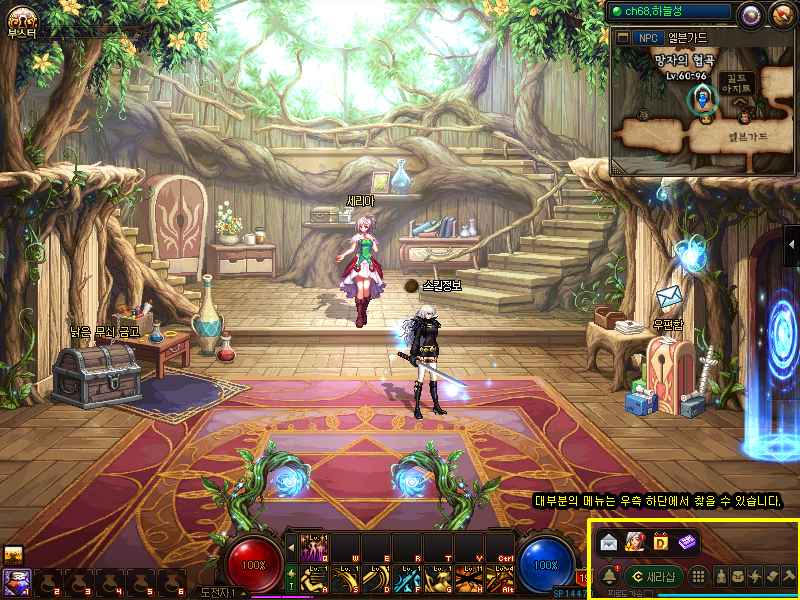Activate the skill in the Q slot
The width and height of the screenshot is (800, 600).
[x=313, y=548]
